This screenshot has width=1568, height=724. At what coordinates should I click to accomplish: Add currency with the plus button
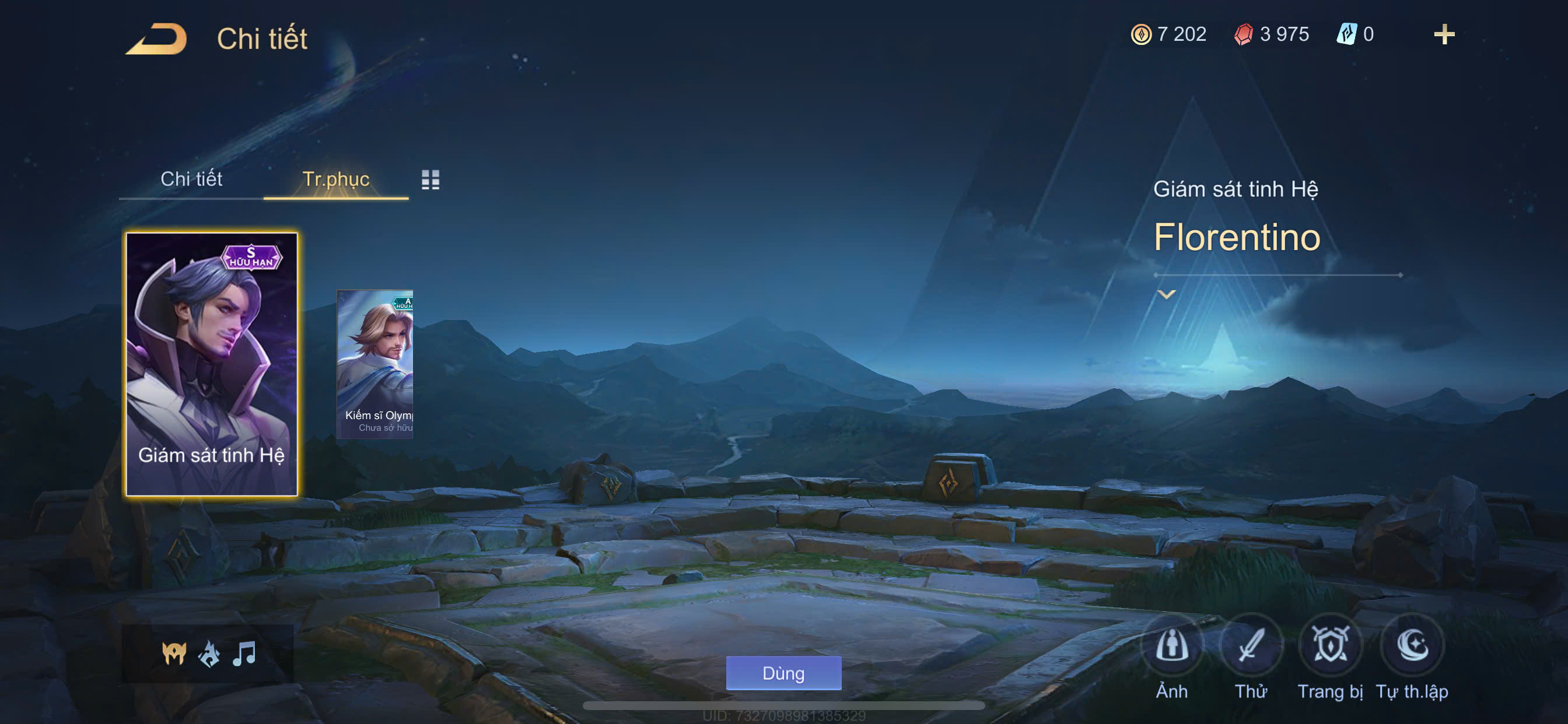[x=1444, y=34]
